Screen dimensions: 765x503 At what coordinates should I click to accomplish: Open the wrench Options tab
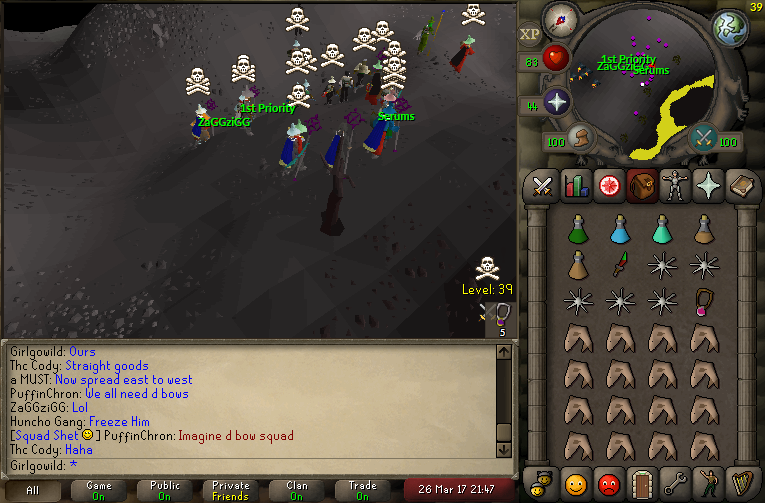point(674,483)
